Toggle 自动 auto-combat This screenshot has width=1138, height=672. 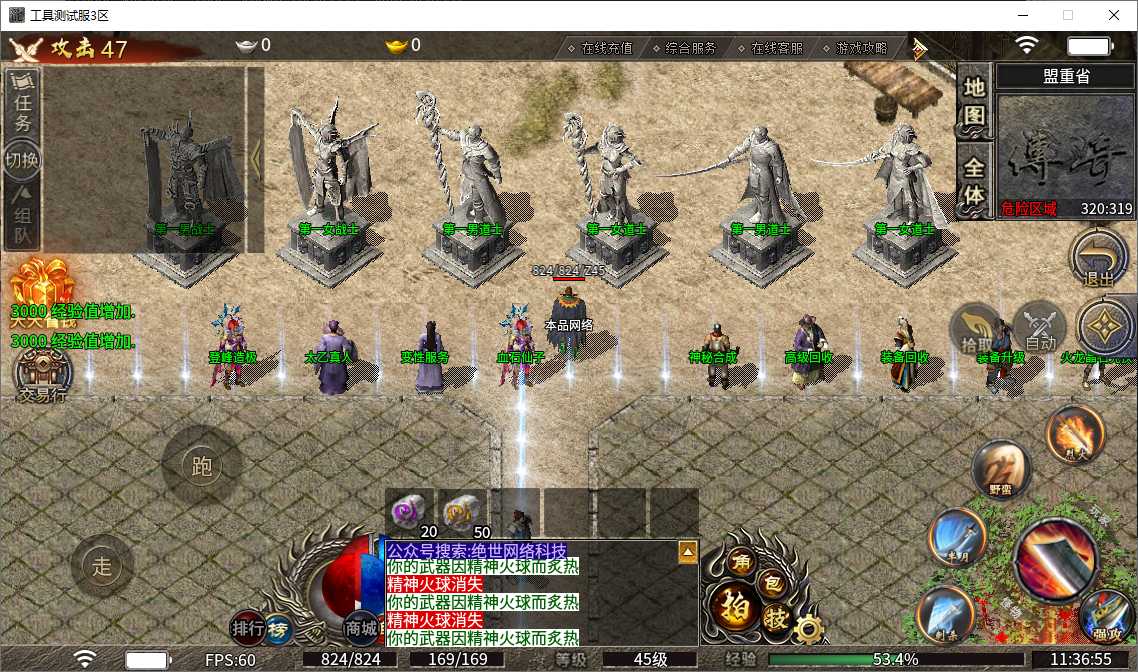(1040, 327)
